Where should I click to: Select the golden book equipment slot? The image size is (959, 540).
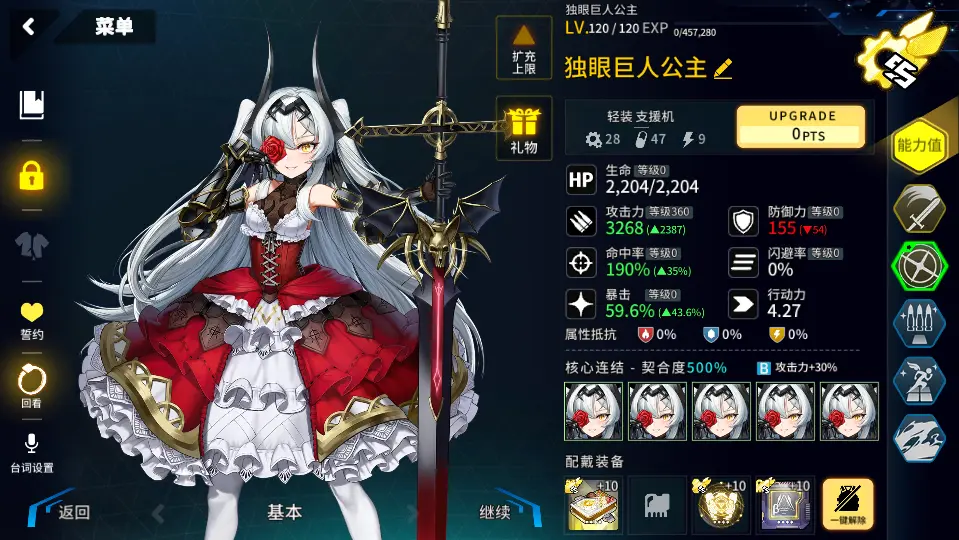pos(593,504)
